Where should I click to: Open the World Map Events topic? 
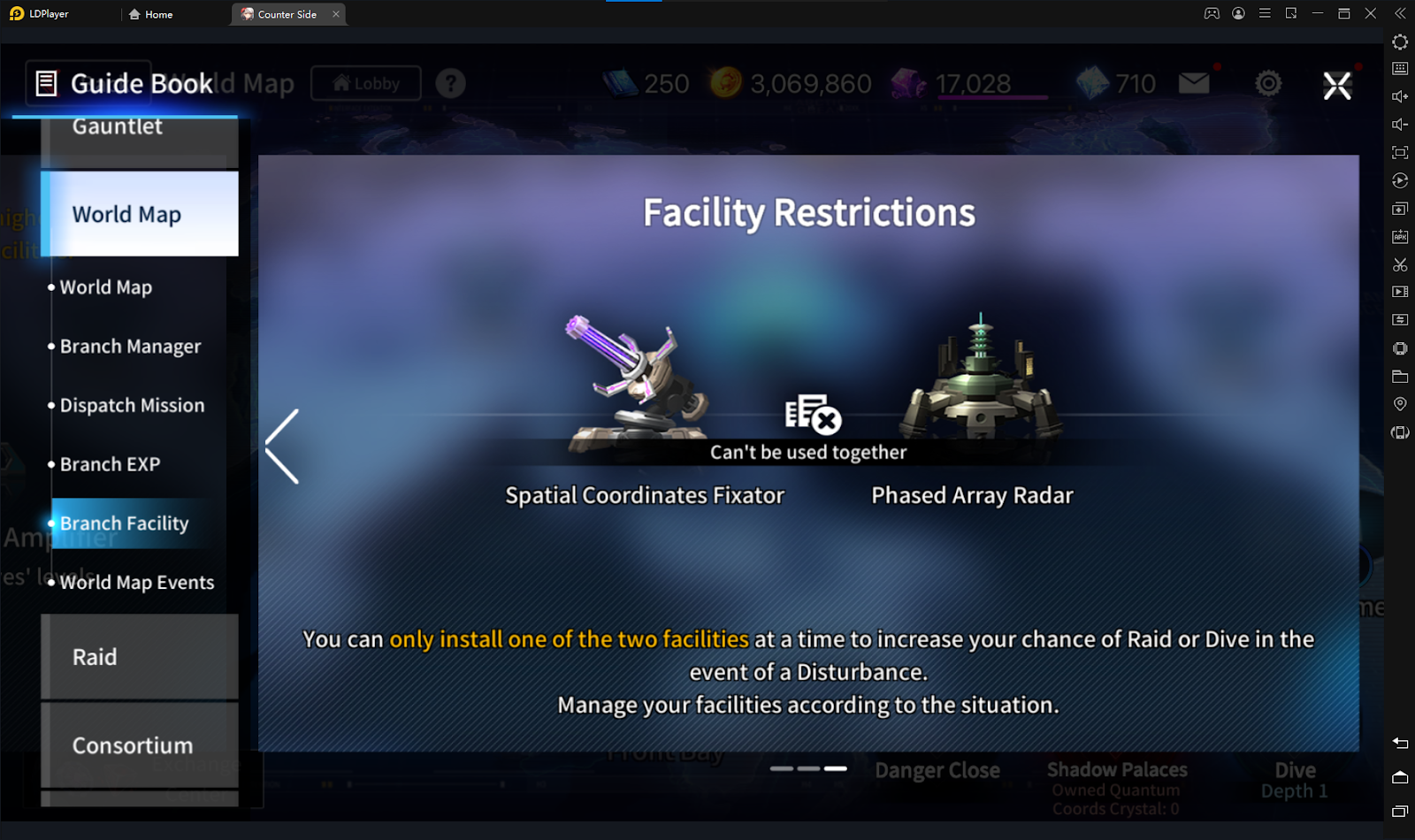137,583
